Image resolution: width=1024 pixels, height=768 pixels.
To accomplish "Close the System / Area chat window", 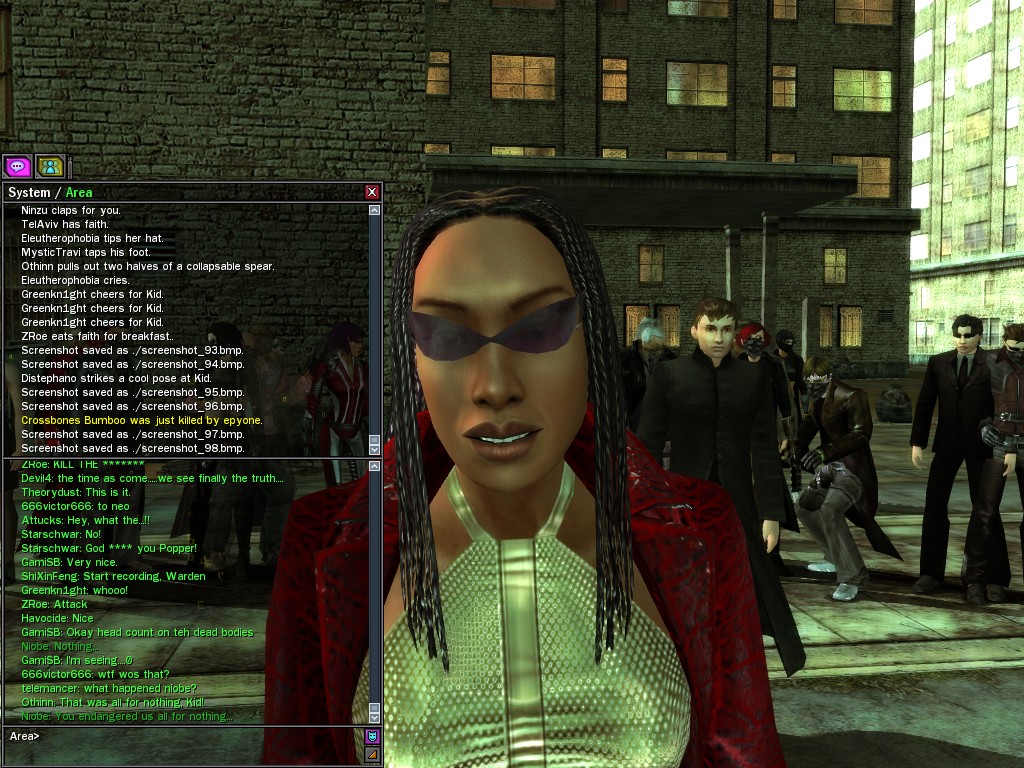I will click(372, 192).
